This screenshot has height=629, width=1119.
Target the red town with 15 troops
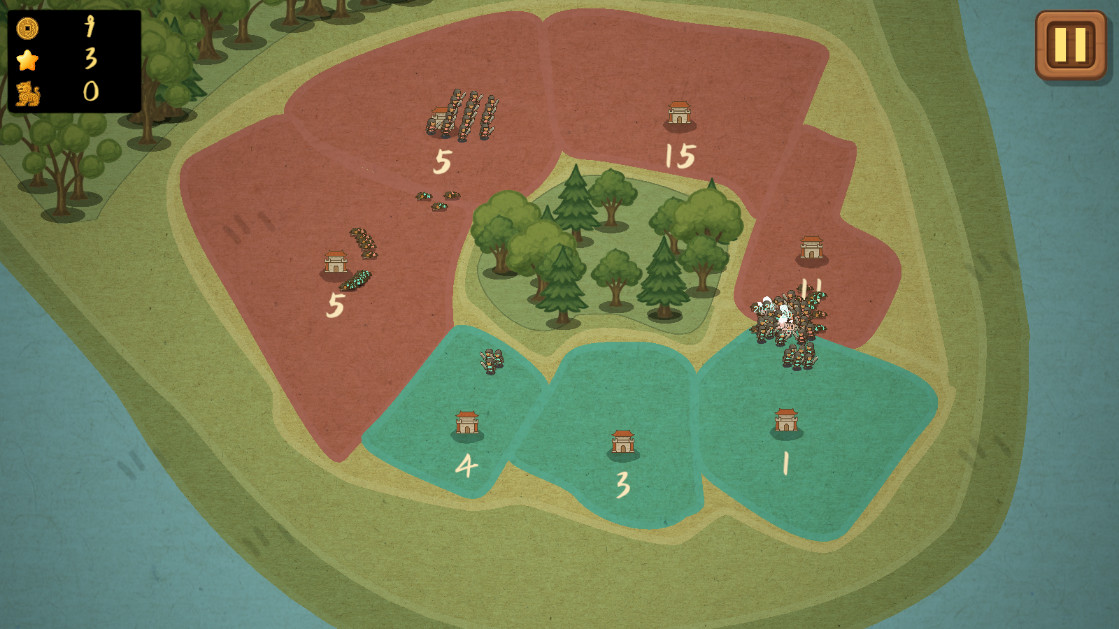click(x=679, y=114)
